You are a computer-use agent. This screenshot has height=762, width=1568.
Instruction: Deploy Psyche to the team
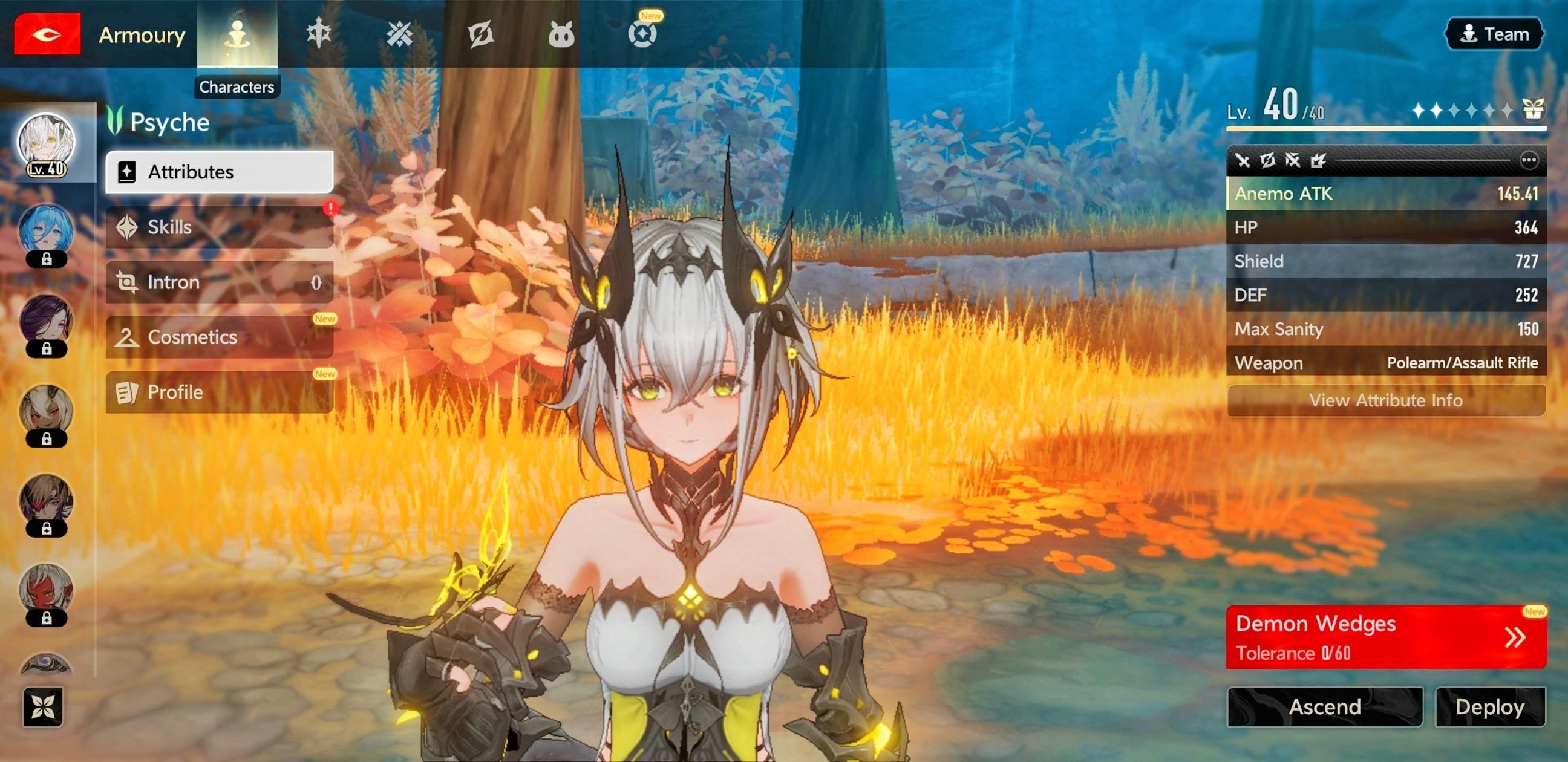click(x=1489, y=706)
